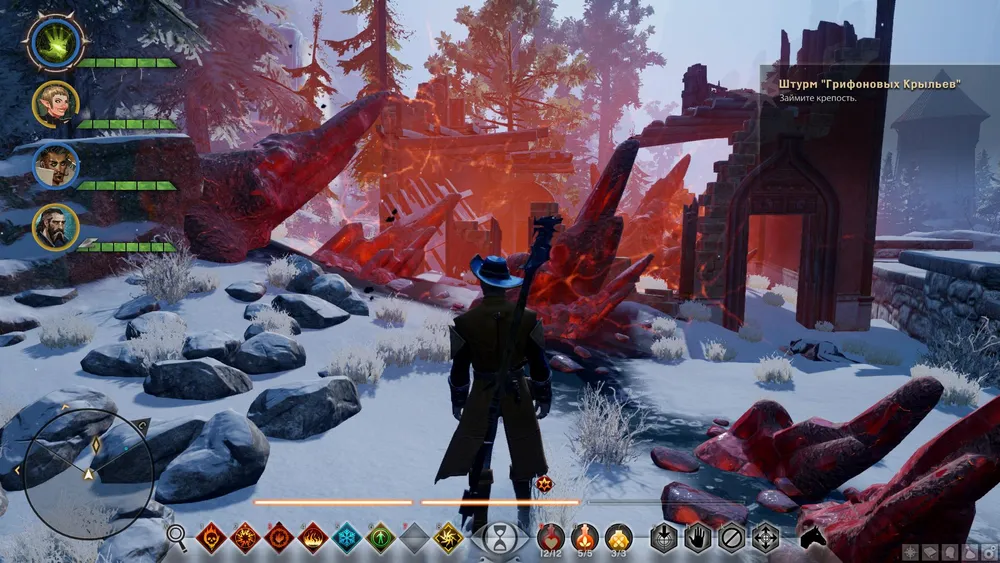Use the red fire ring ability
1000x563 pixels.
(279, 538)
